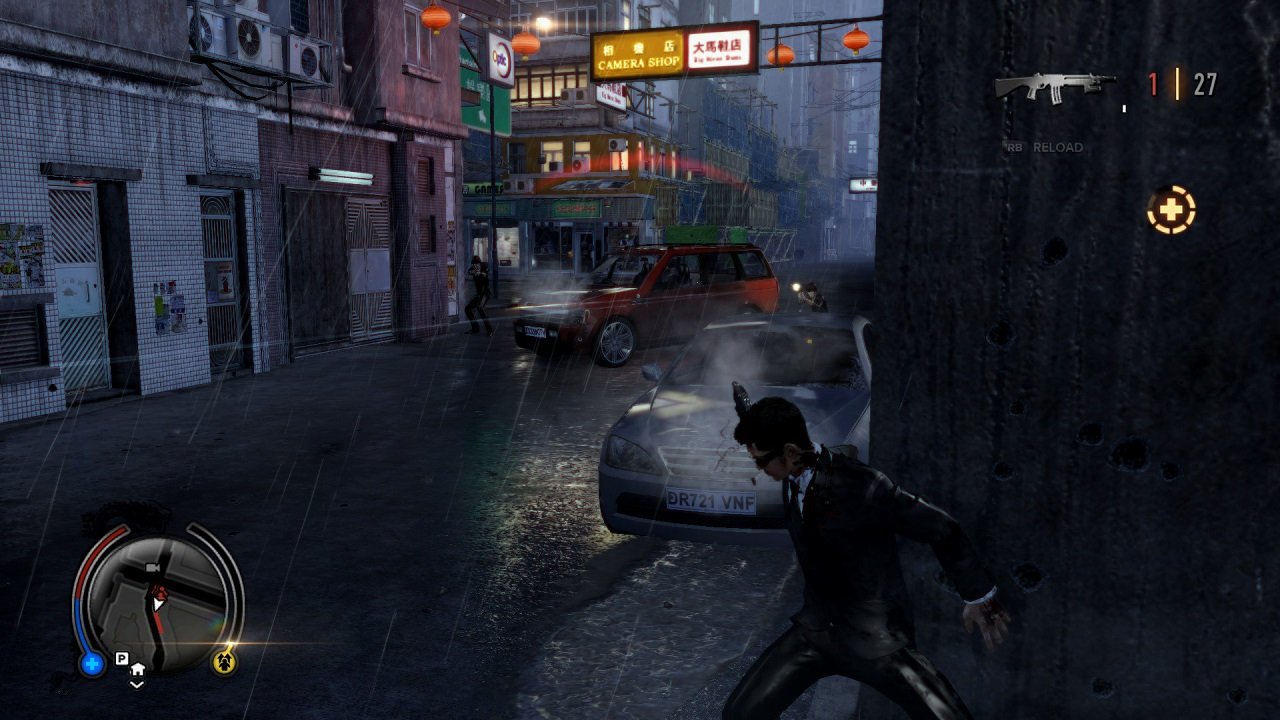Click the parking 'P' icon below the minimap
Screen dimensions: 1280x720
121,658
